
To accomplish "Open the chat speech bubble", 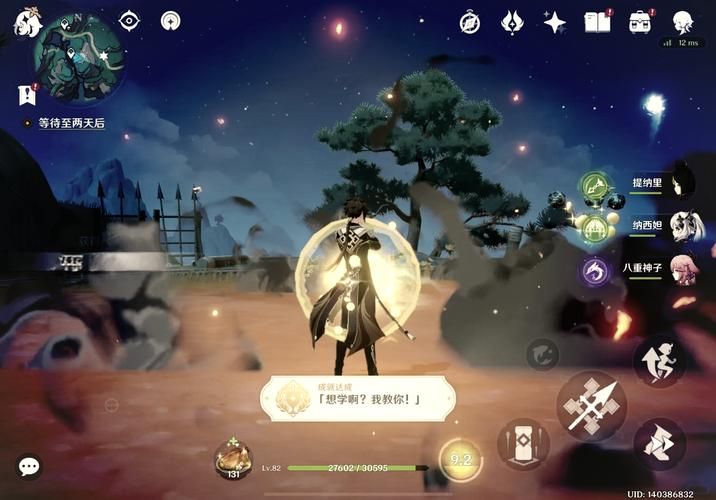I will pos(29,466).
